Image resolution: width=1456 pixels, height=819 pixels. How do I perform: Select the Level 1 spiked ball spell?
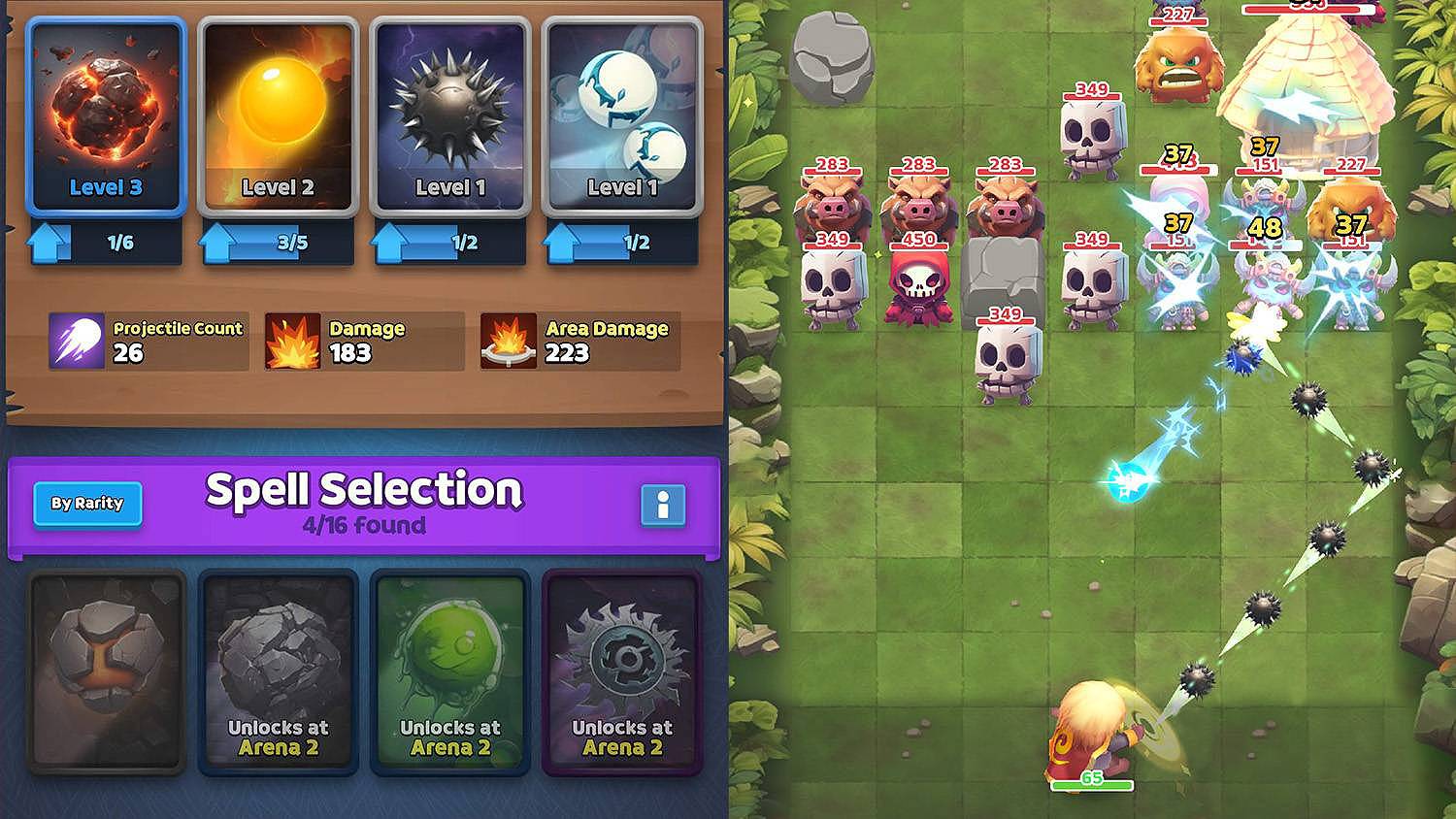[448, 116]
